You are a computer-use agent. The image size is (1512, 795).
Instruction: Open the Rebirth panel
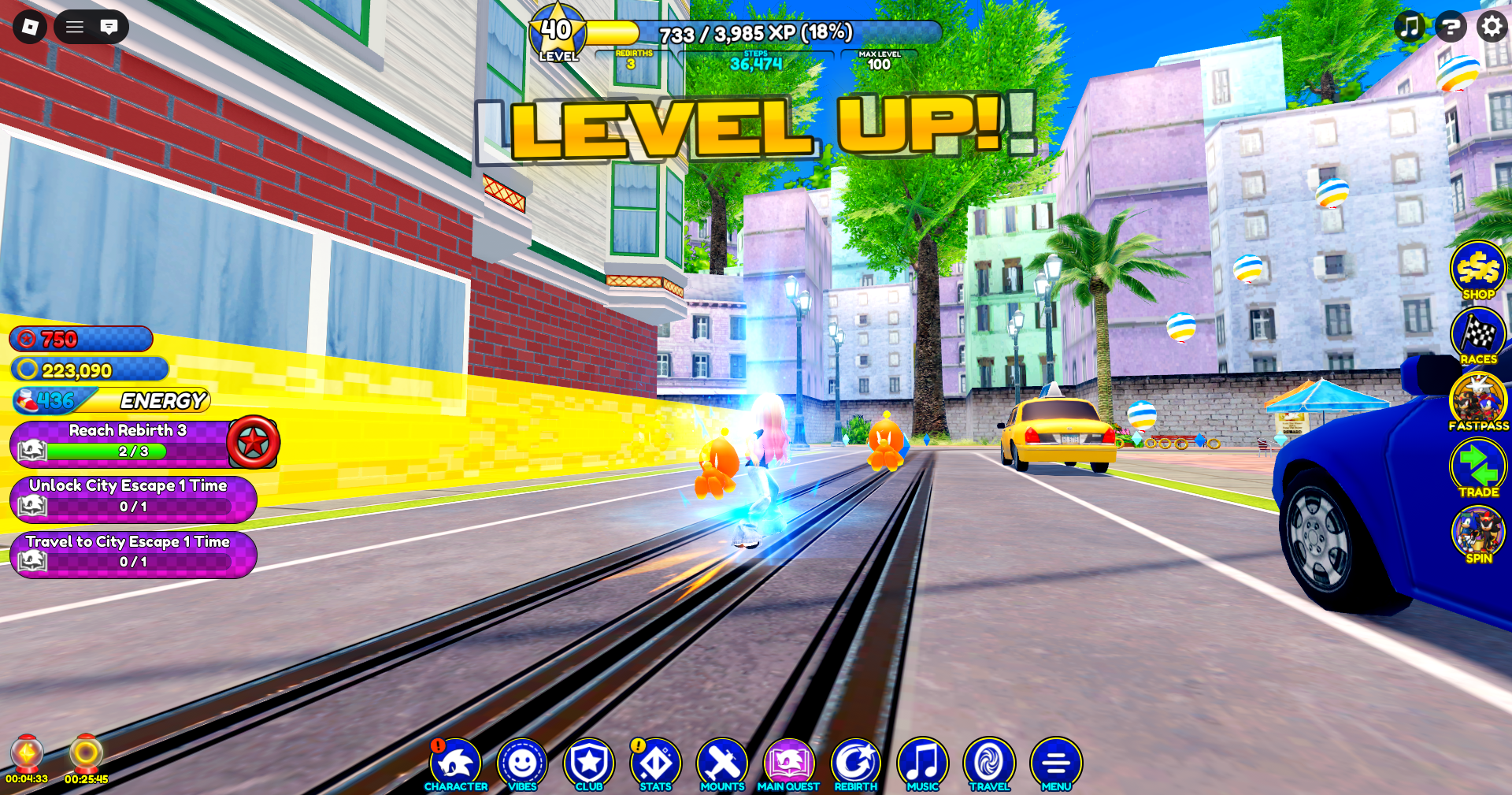pos(855,763)
